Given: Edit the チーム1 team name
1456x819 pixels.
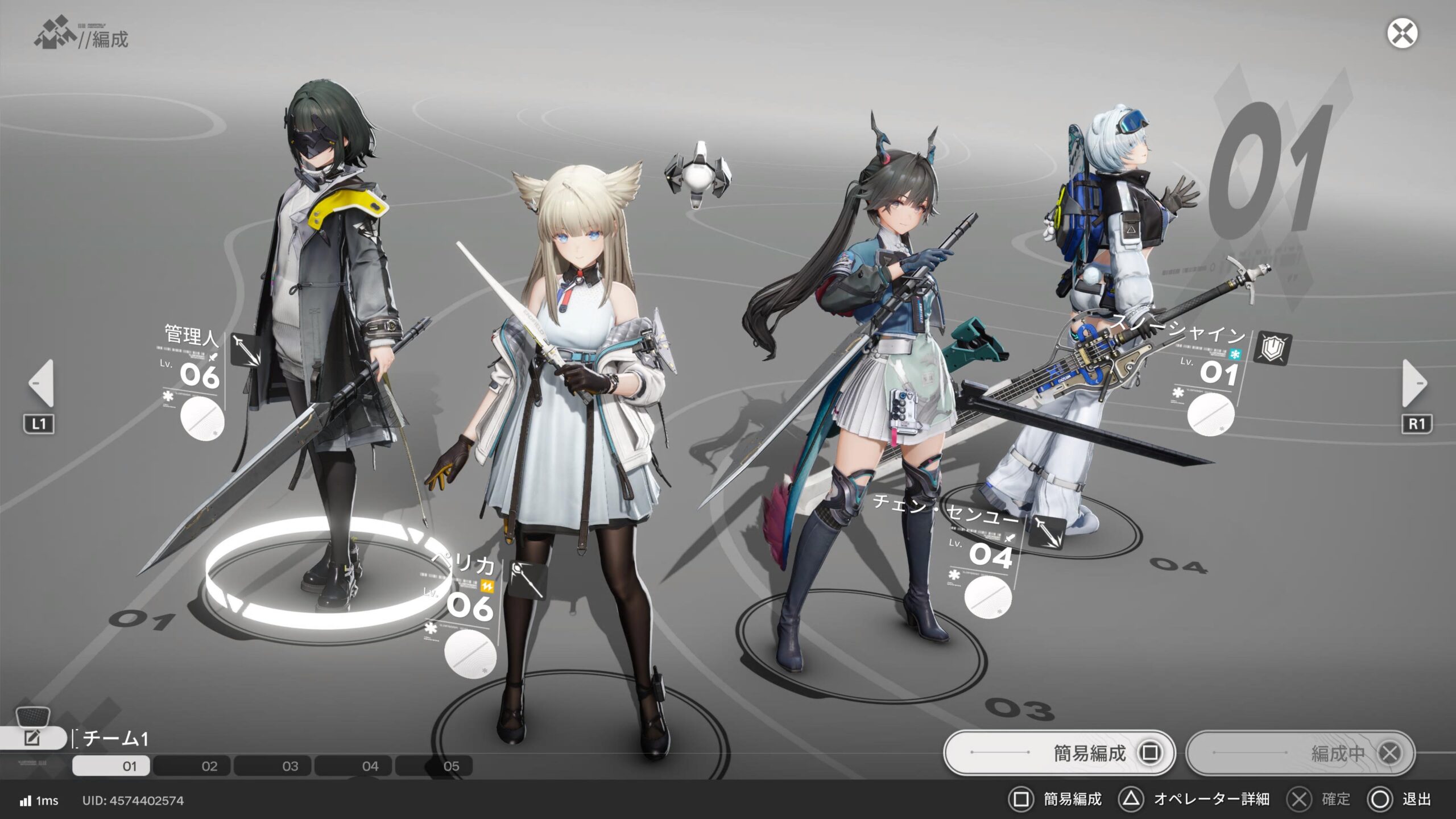Looking at the screenshot, I should coord(32,738).
